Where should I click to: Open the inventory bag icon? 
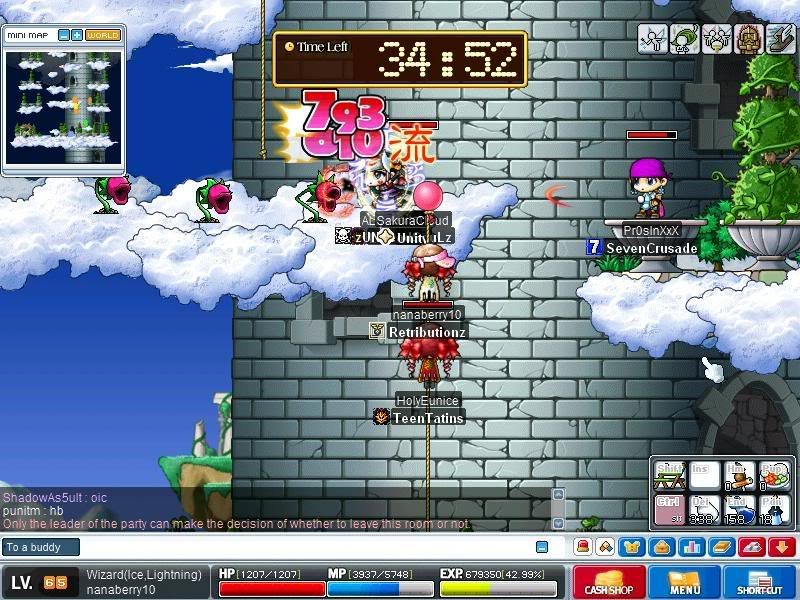tap(658, 547)
